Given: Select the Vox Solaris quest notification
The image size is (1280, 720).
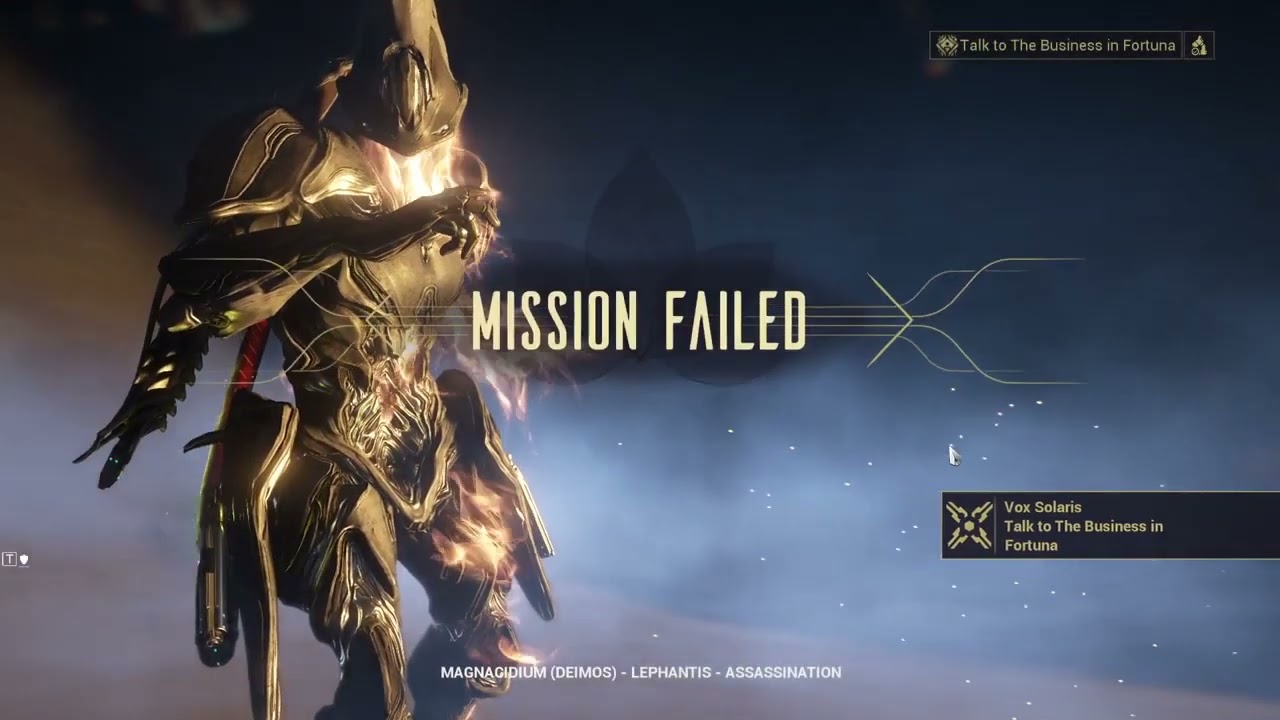Looking at the screenshot, I should click(1110, 526).
